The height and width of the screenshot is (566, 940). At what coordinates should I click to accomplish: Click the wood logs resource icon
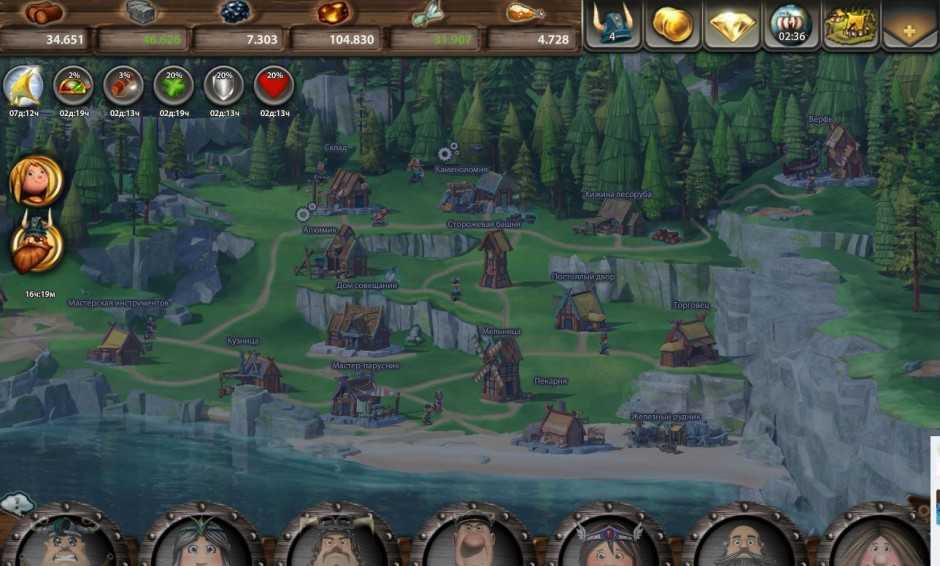(45, 13)
